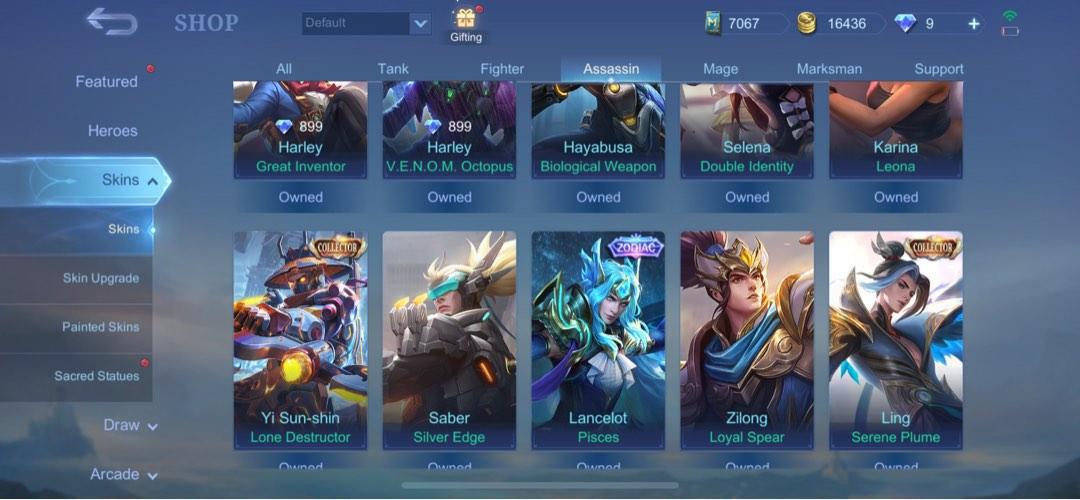This screenshot has height=500, width=1080.
Task: Open the Painted Skins submenu
Action: 100,327
